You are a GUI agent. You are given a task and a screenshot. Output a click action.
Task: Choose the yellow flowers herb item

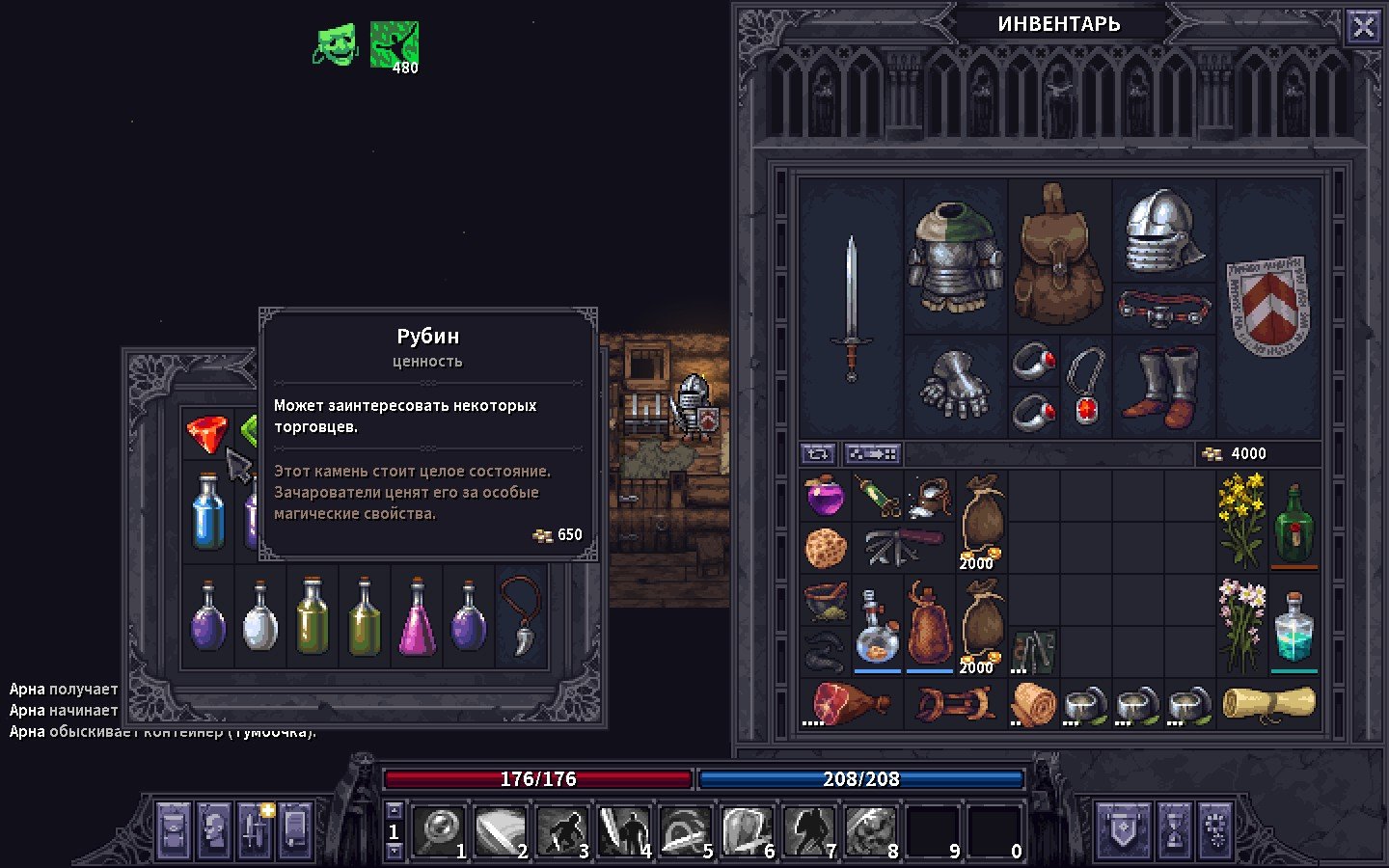coord(1240,521)
